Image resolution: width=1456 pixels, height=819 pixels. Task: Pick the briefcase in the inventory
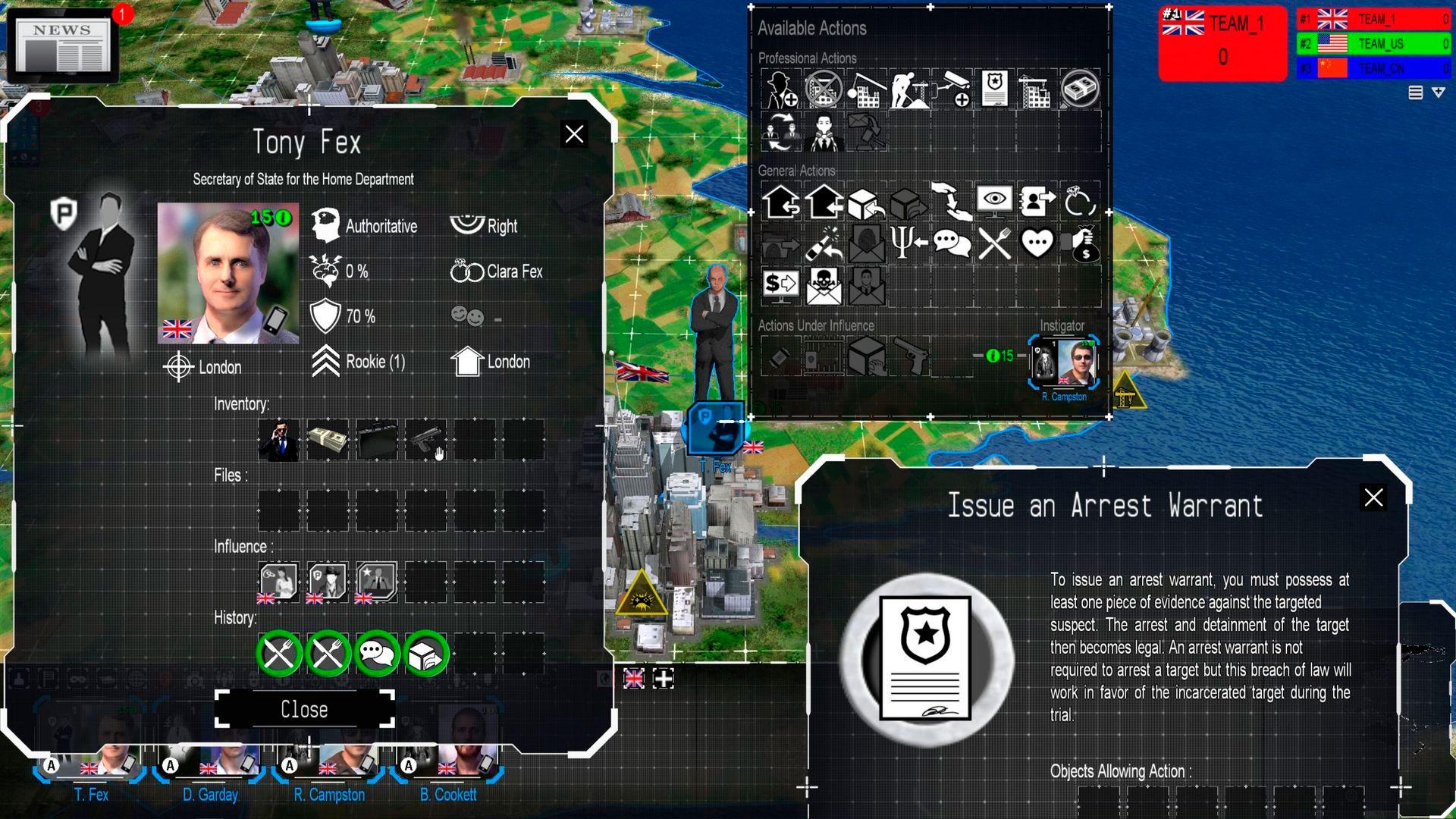tap(377, 440)
